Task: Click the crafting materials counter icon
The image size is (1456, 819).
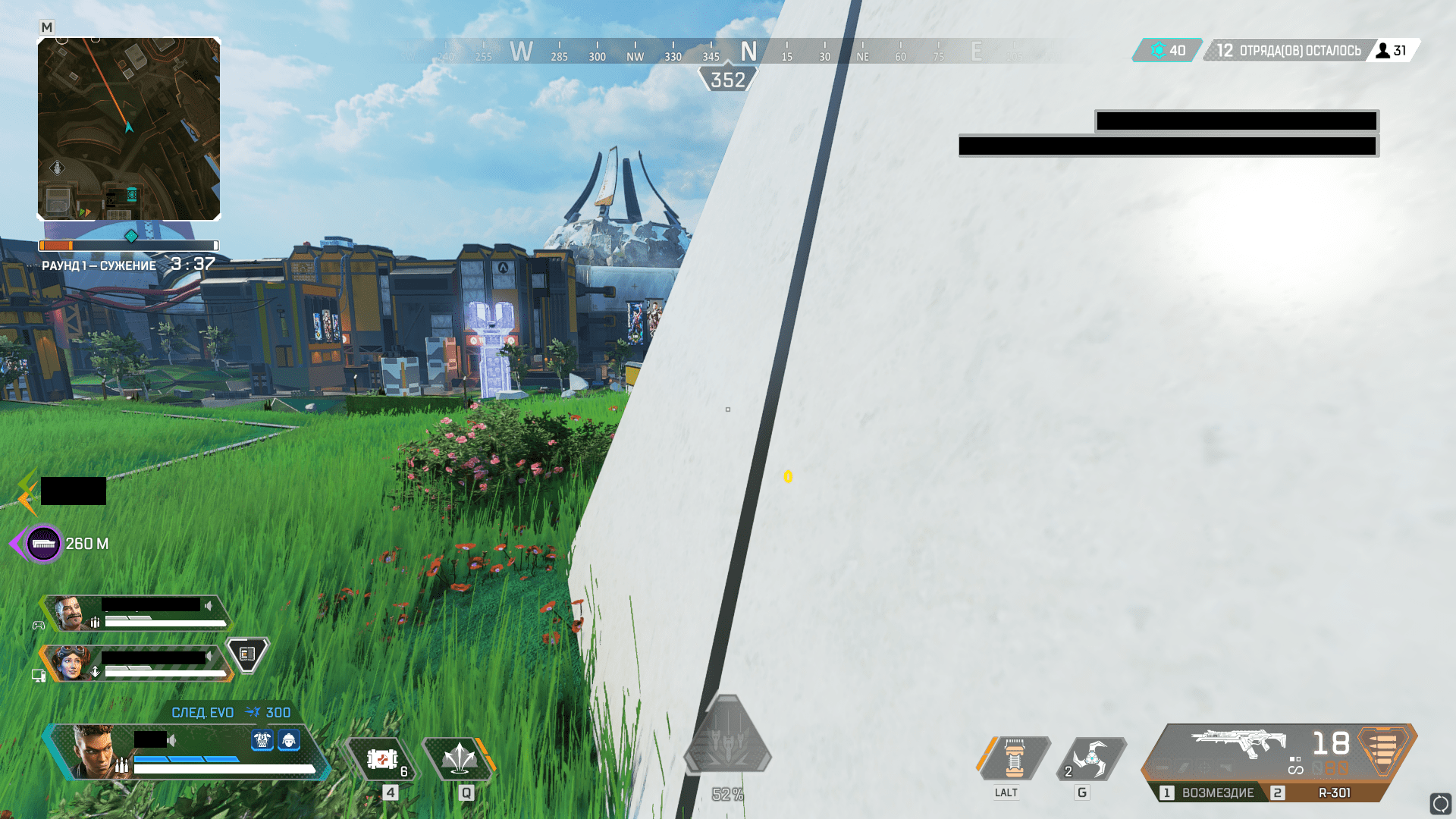Action: coord(1158,50)
